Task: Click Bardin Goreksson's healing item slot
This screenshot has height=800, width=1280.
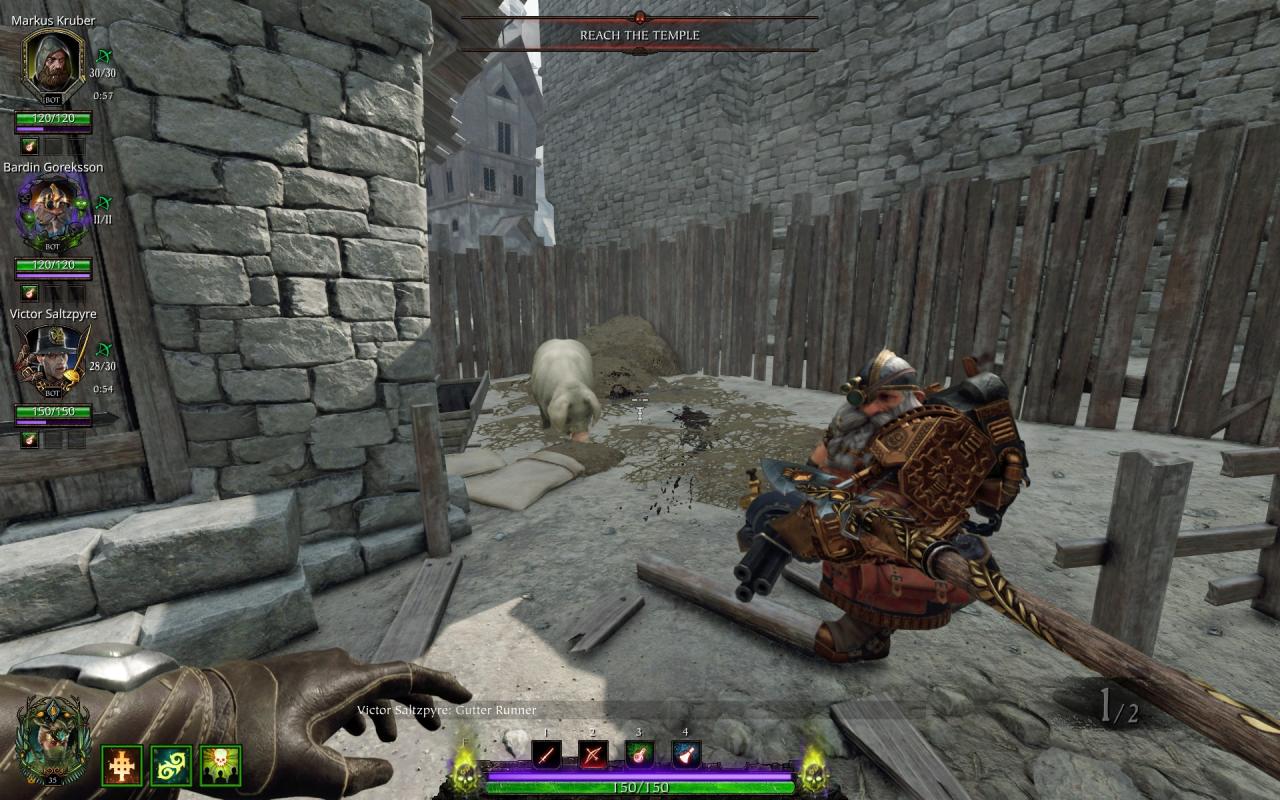Action: [28, 293]
